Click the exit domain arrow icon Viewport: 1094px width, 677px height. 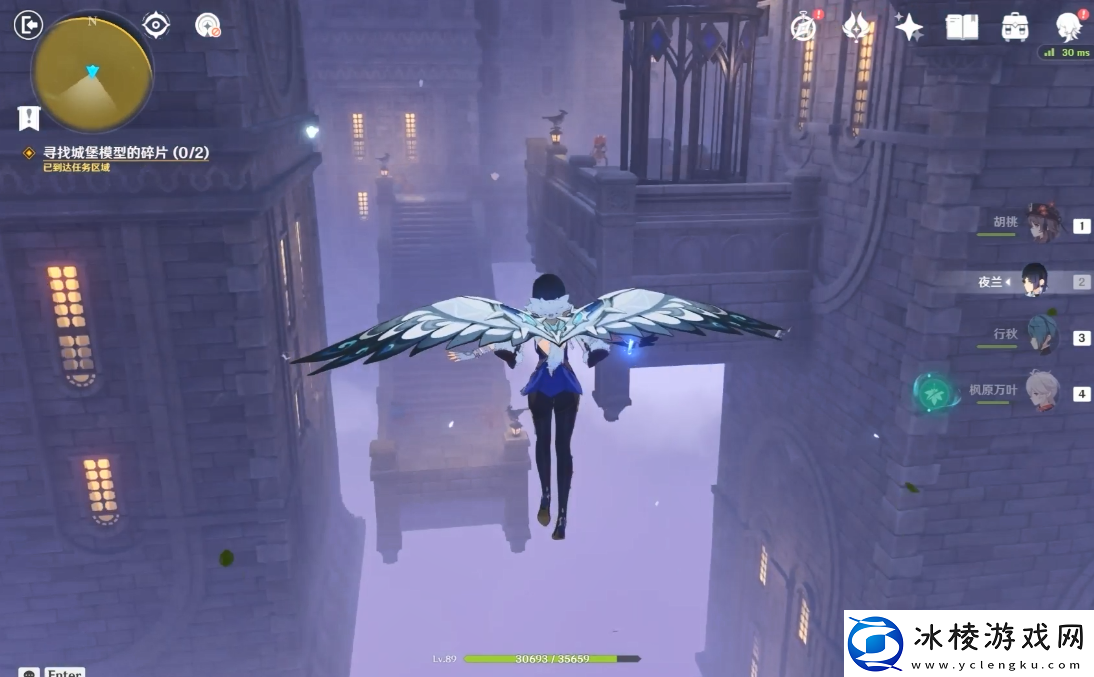28,25
